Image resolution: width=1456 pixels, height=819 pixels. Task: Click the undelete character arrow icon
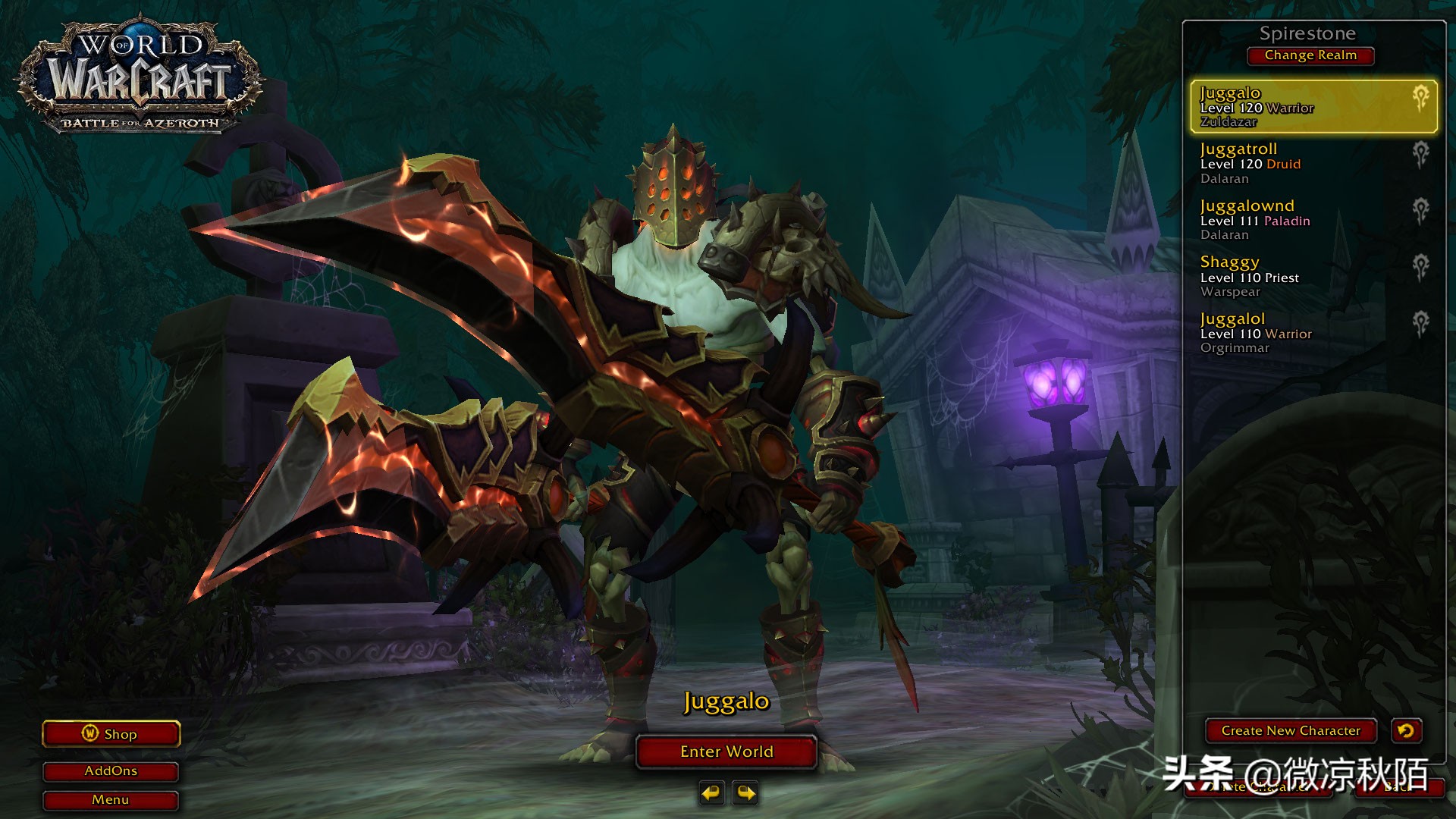pyautogui.click(x=1406, y=731)
